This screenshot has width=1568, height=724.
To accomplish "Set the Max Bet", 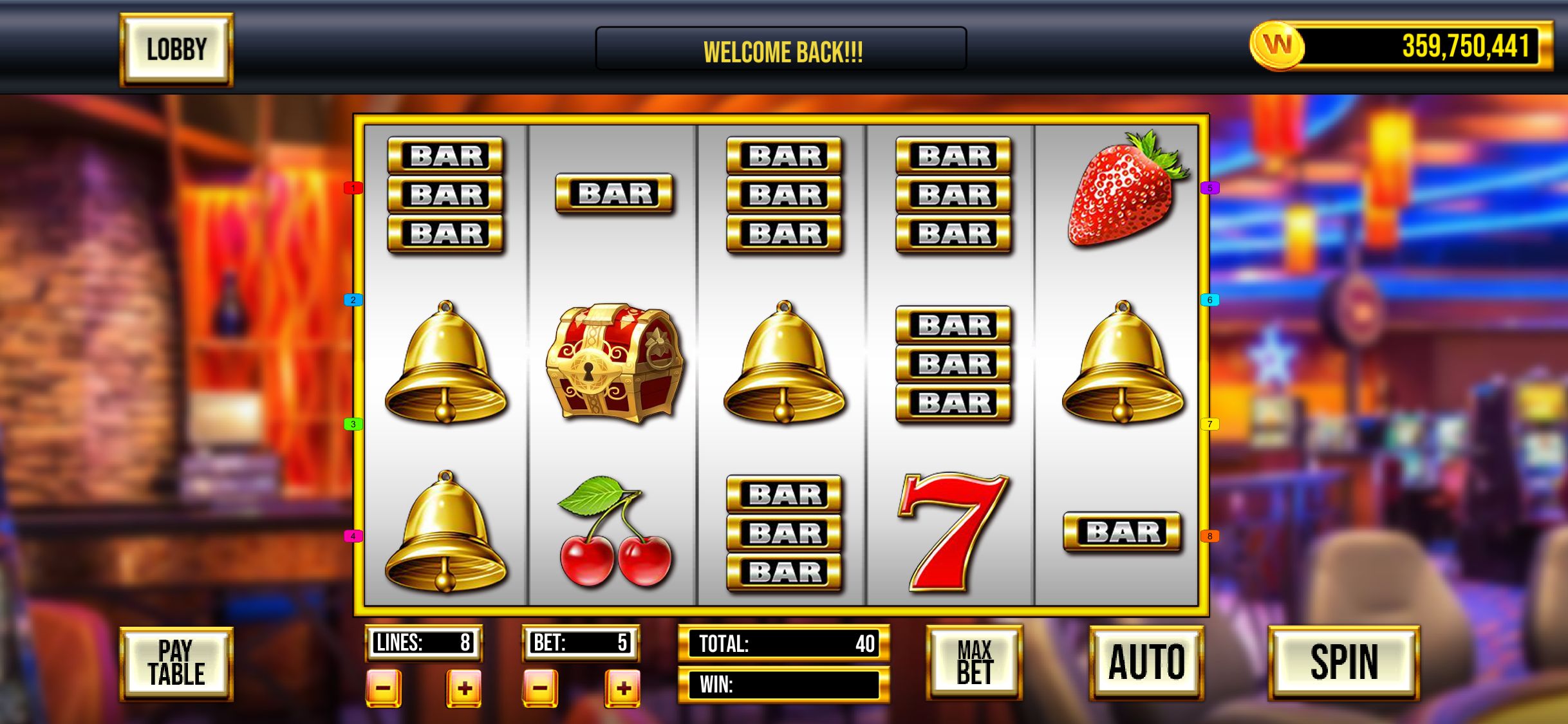I will coord(974,664).
